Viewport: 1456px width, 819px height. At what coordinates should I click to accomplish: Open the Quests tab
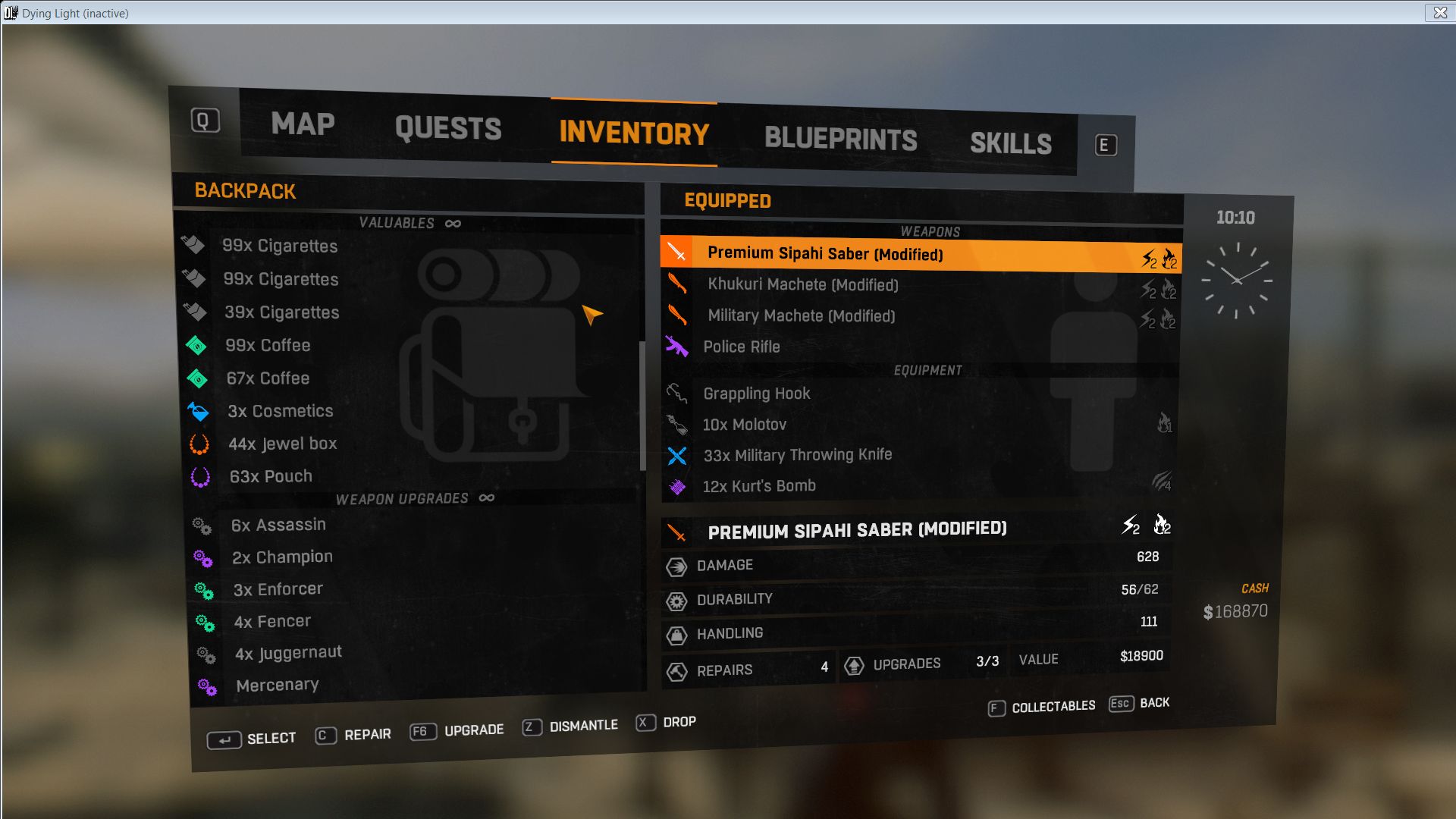(448, 129)
